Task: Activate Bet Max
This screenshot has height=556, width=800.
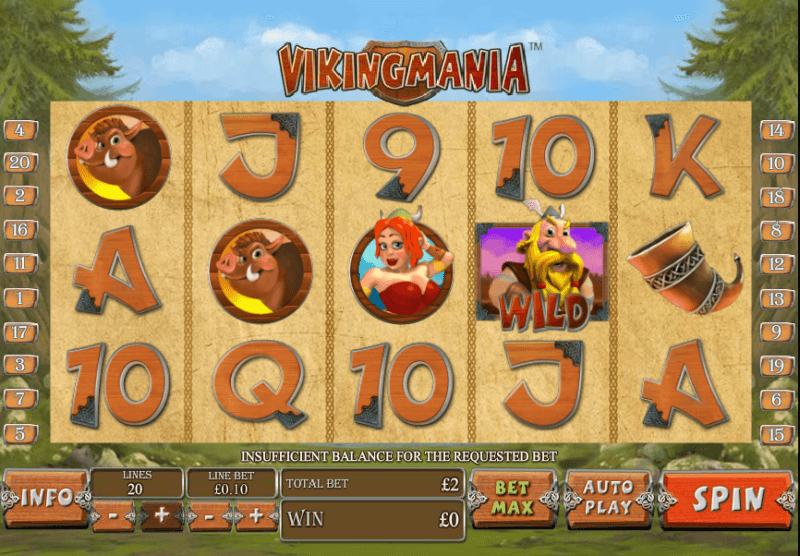Action: pyautogui.click(x=510, y=497)
